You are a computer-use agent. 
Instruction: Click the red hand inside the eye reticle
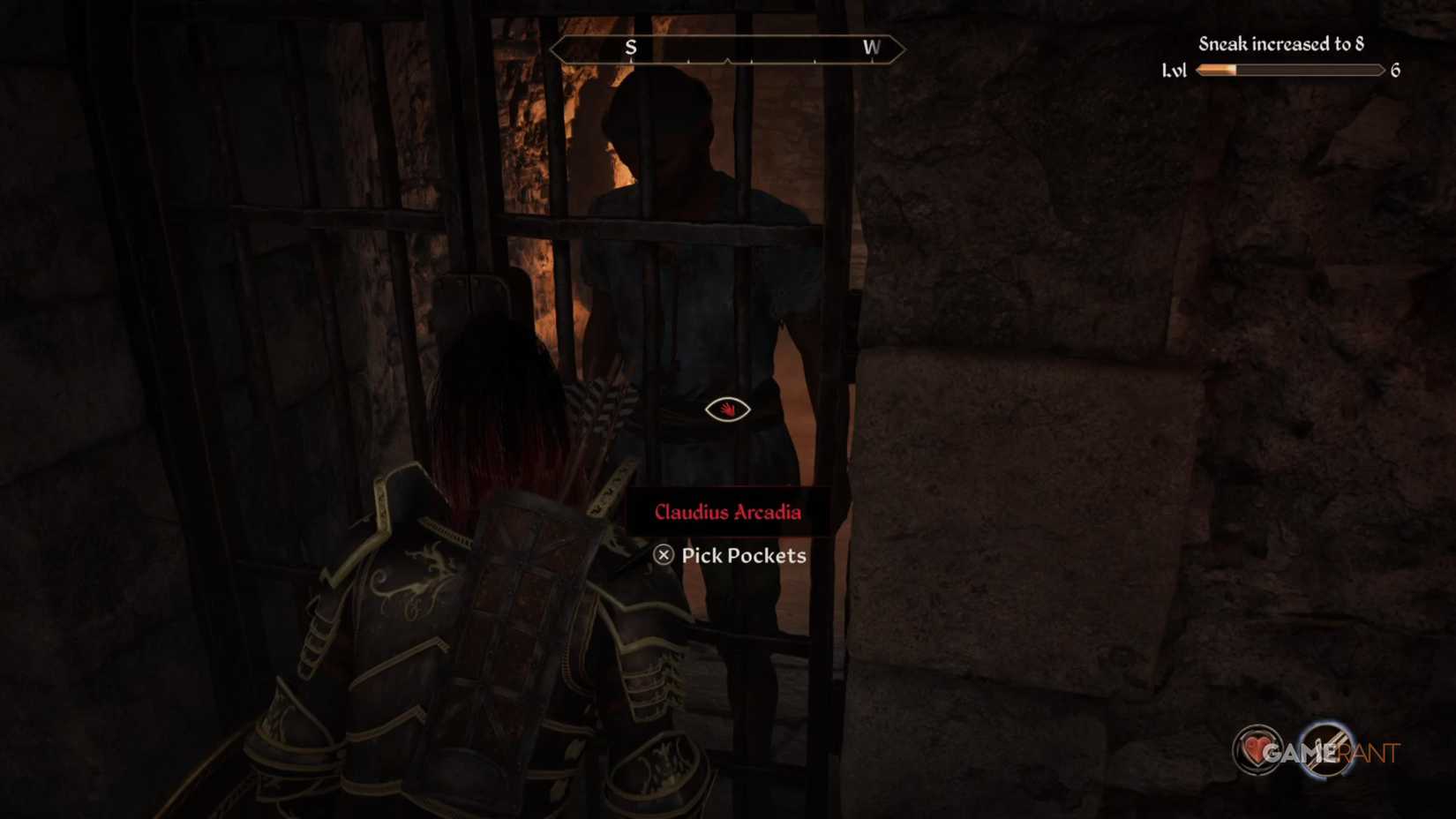click(x=726, y=409)
